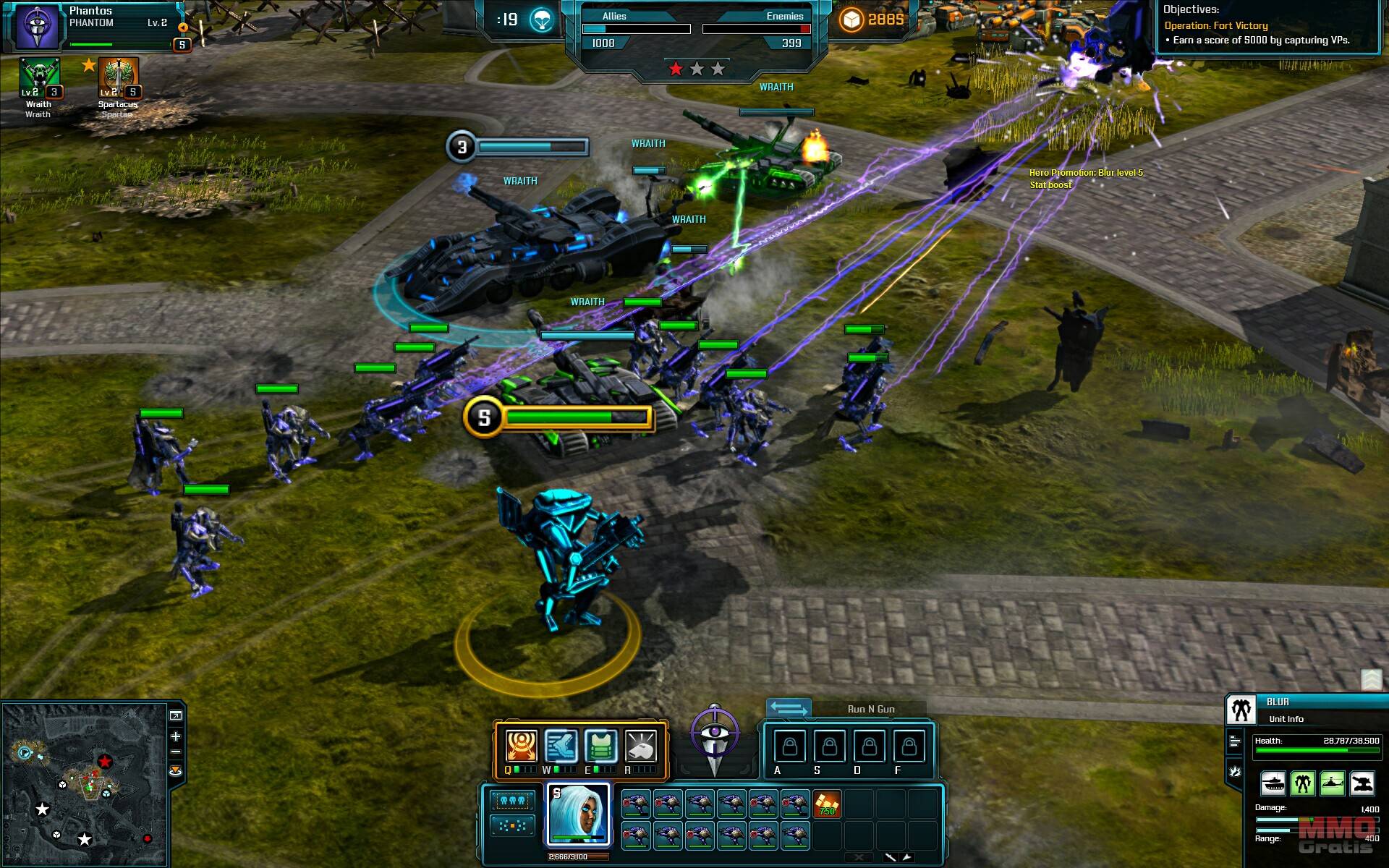Viewport: 1389px width, 868px height.
Task: Activate the armor vest E ability
Action: [x=600, y=746]
